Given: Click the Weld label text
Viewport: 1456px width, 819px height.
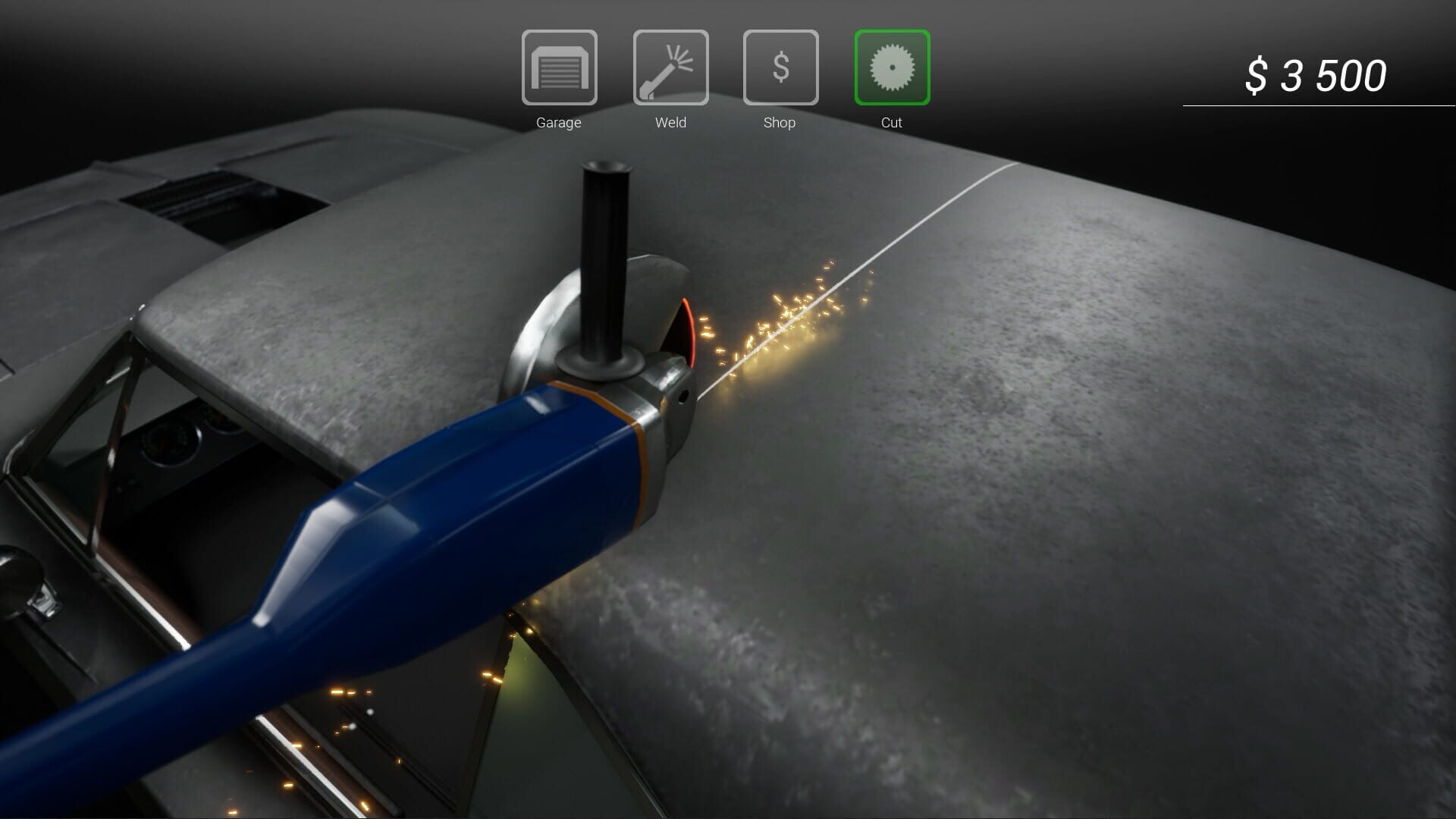Looking at the screenshot, I should pyautogui.click(x=670, y=123).
